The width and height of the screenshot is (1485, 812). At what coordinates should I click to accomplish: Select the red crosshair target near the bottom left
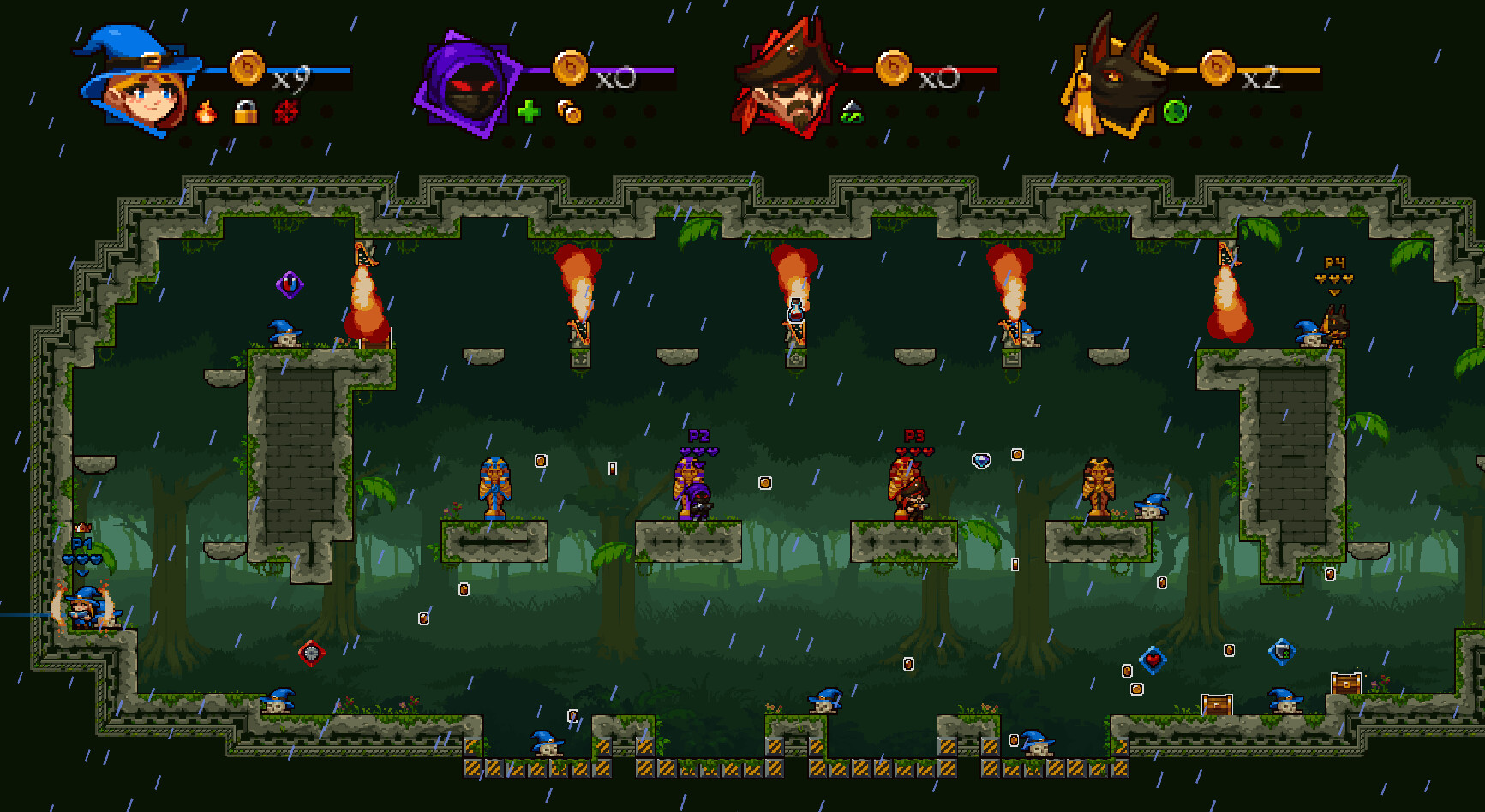tap(310, 652)
